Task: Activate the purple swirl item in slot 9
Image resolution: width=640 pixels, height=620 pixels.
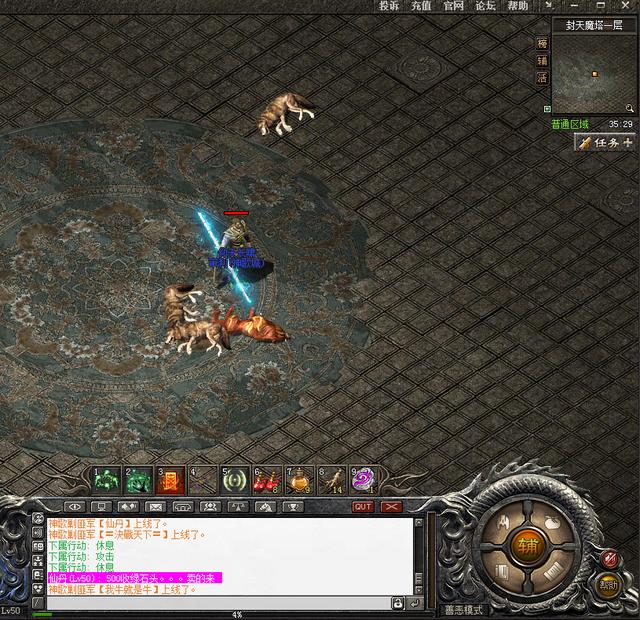Action: (x=363, y=480)
